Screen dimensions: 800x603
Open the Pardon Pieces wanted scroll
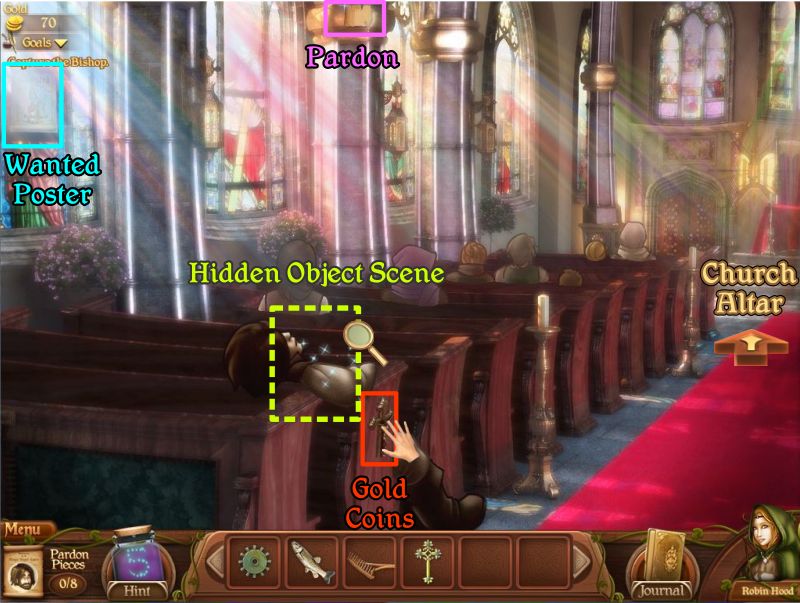pyautogui.click(x=22, y=571)
